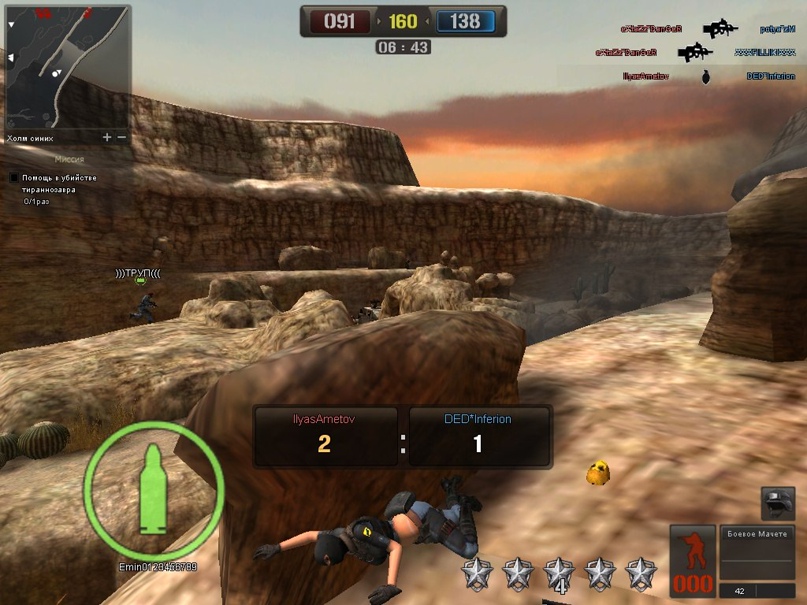Click the star medal marked 4
This screenshot has height=605, width=807.
pos(559,575)
